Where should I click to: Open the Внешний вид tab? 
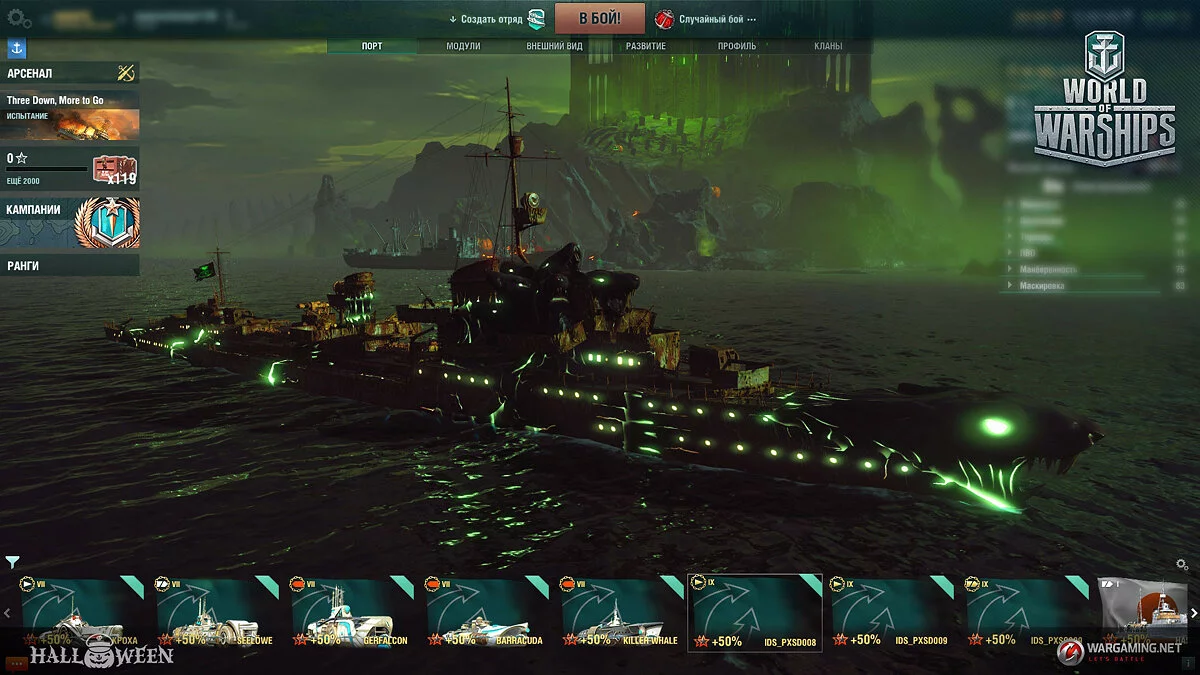point(554,46)
